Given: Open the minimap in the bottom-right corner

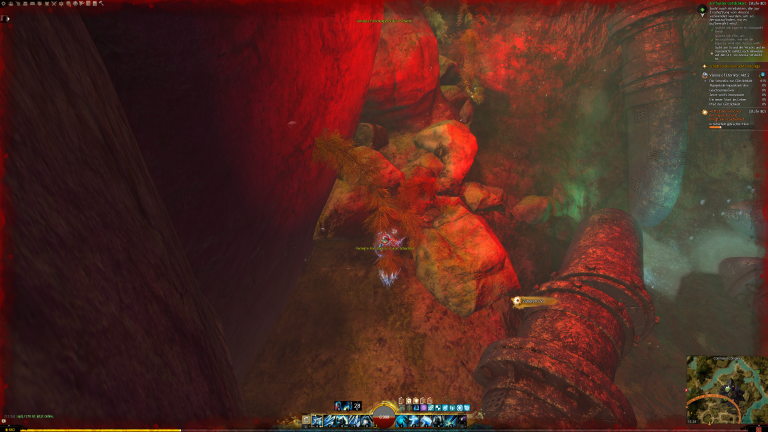Looking at the screenshot, I should coord(726,391).
